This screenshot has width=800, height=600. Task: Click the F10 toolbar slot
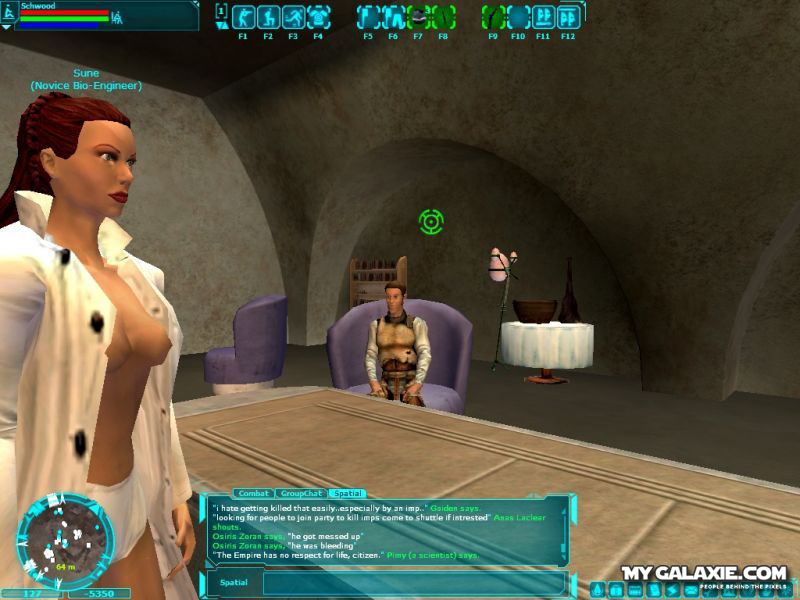[x=519, y=17]
